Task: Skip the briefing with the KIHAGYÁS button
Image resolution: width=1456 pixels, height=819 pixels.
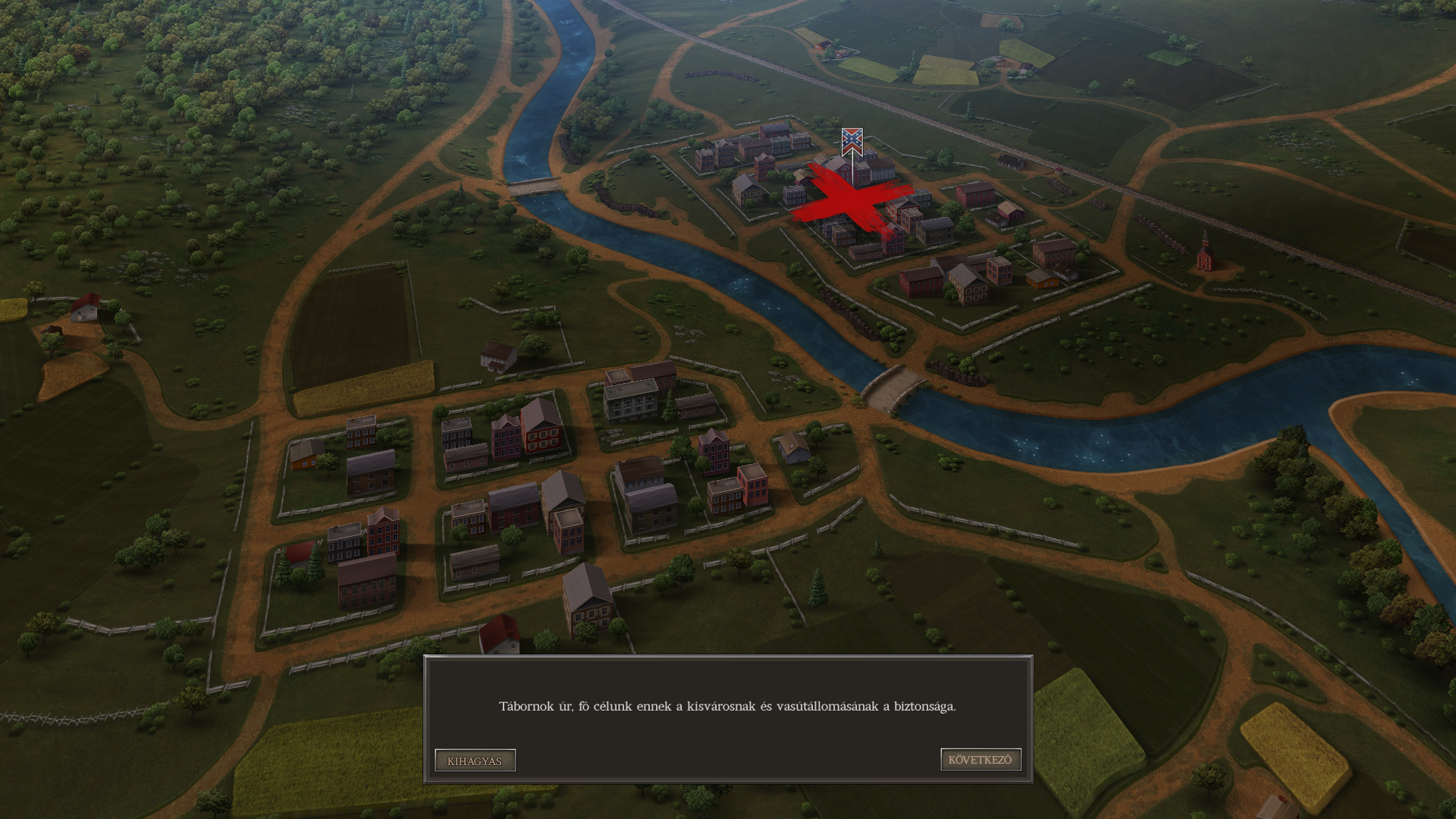Action: point(475,761)
